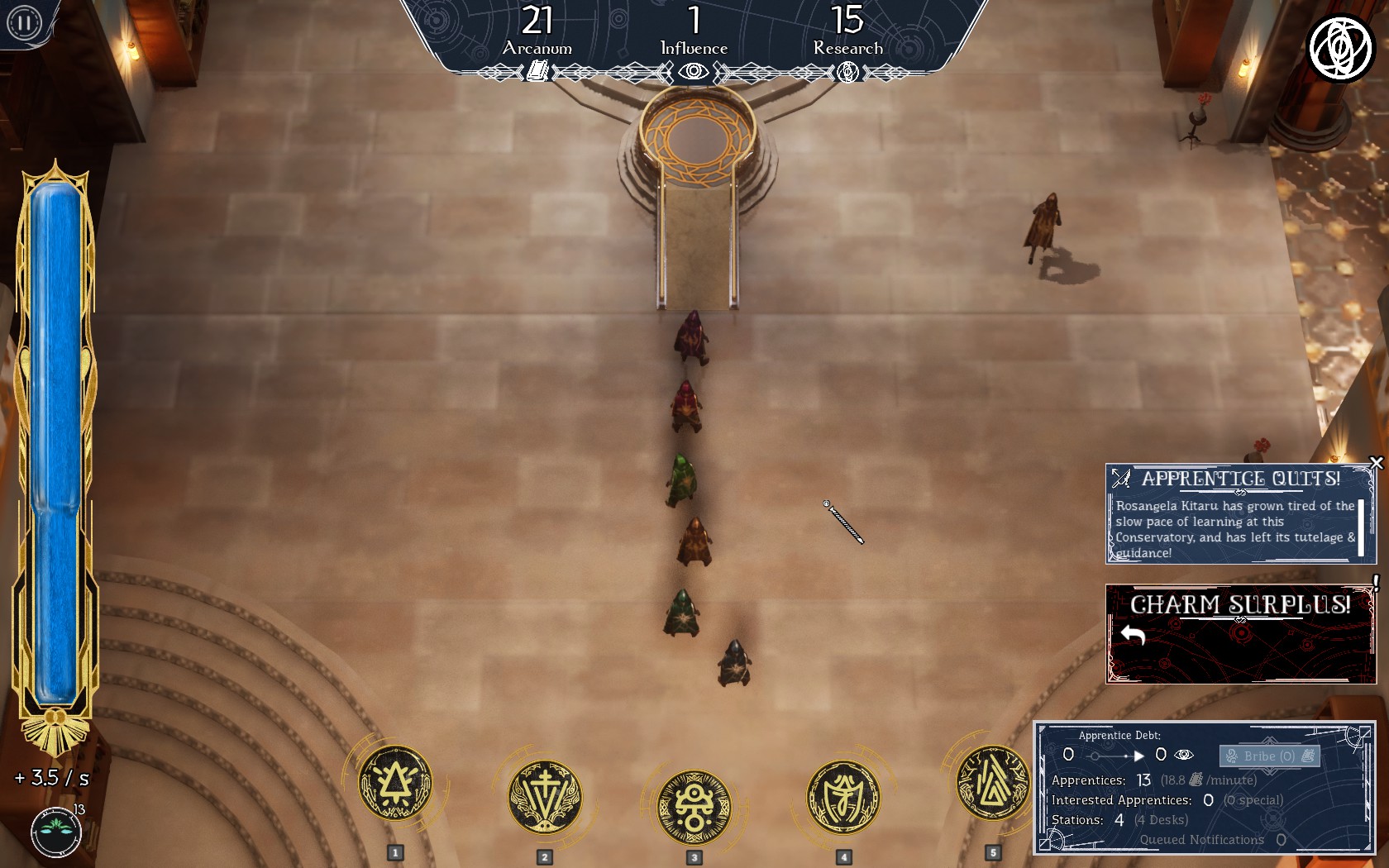This screenshot has height=868, width=1389.
Task: Pause the game with the top-left button
Action: tap(23, 22)
